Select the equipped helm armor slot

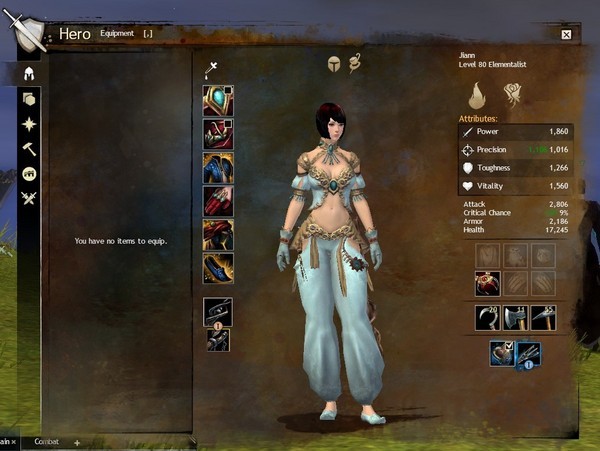point(218,101)
